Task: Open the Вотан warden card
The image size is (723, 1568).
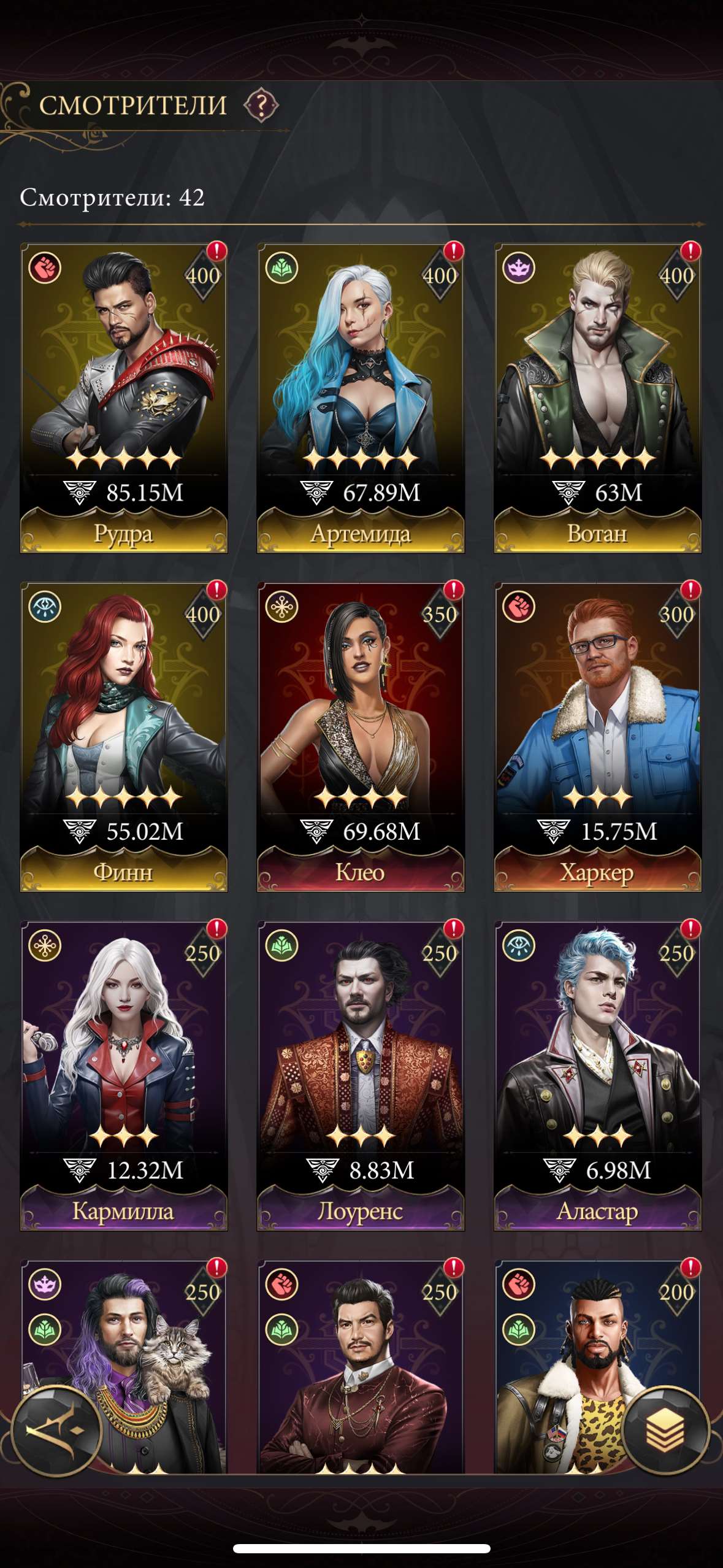Action: click(597, 398)
